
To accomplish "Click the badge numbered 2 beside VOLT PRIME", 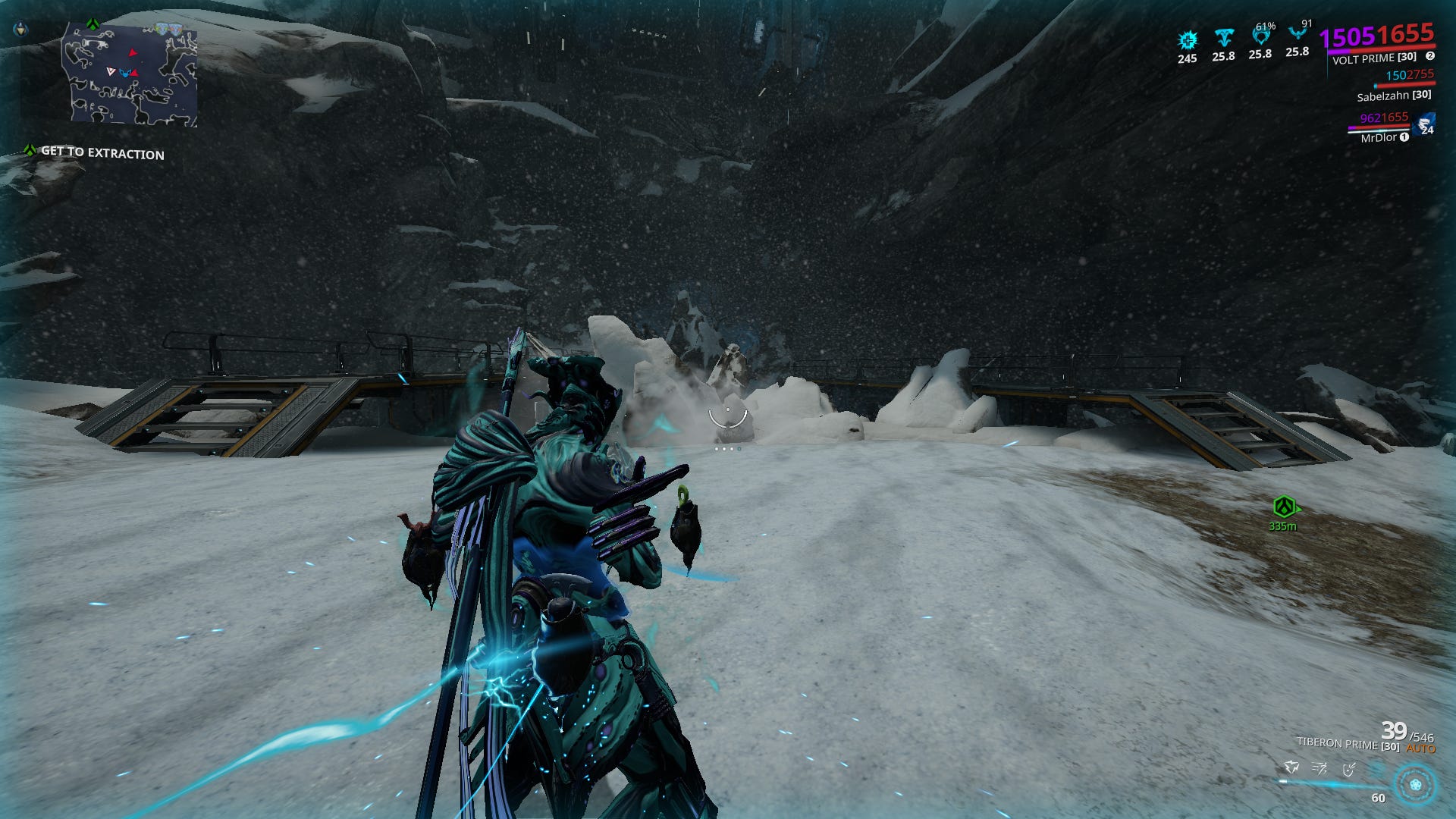I will tap(1430, 55).
